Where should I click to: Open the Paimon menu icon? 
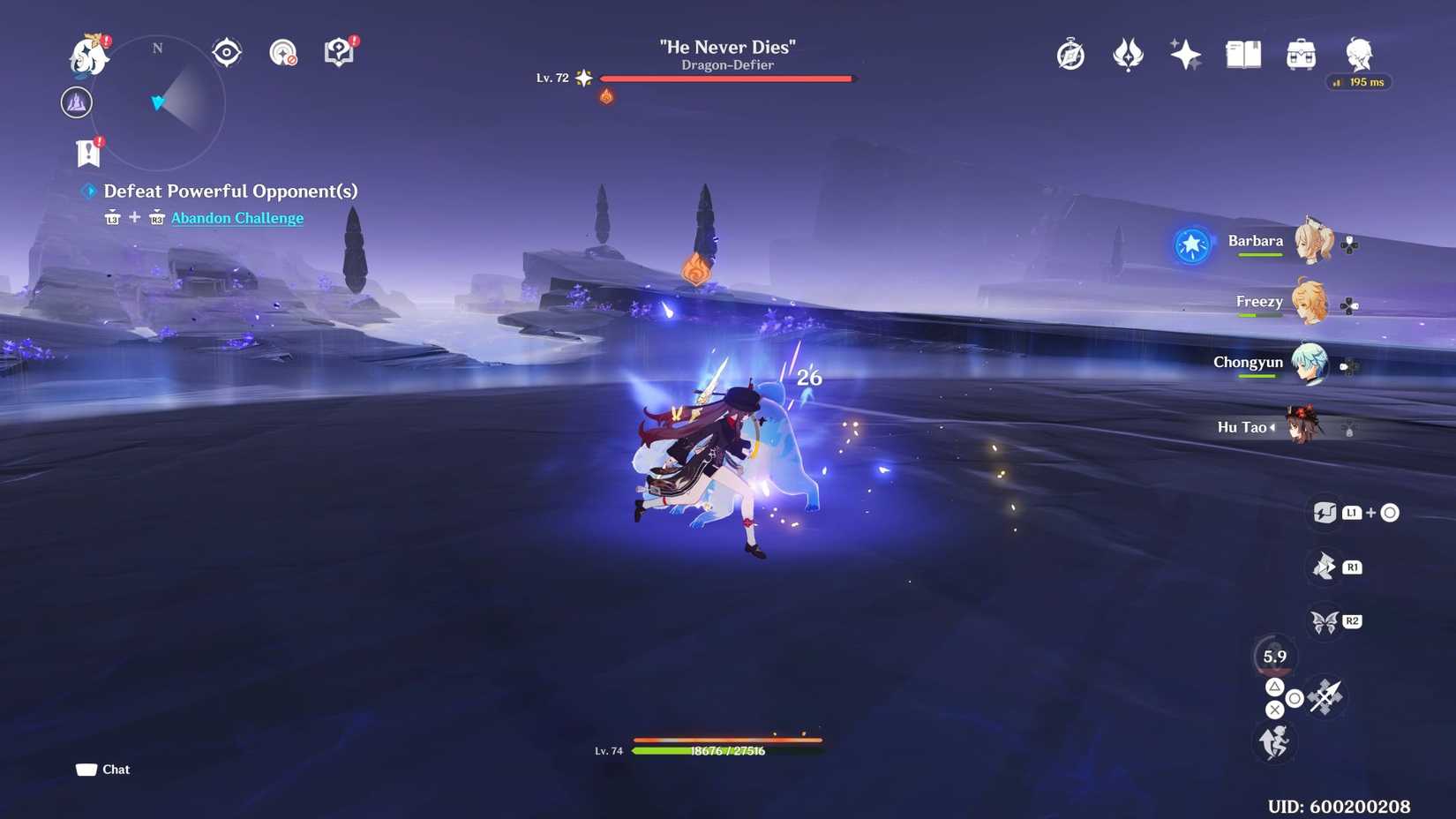(88, 55)
